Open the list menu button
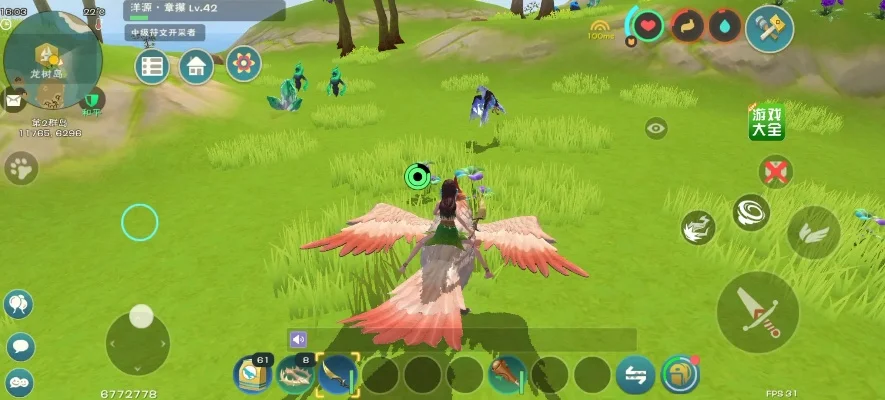Viewport: 885px width, 400px height. 152,66
